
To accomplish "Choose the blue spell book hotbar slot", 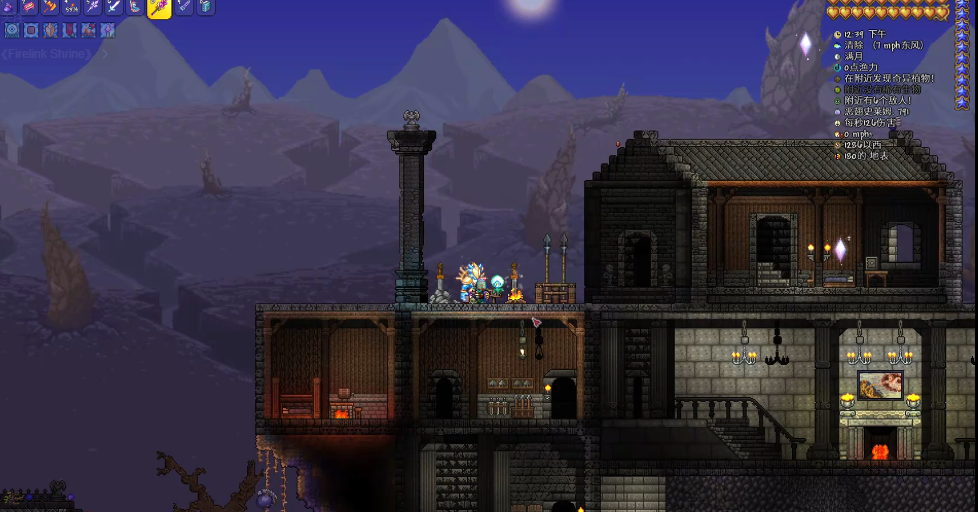I will (206, 7).
